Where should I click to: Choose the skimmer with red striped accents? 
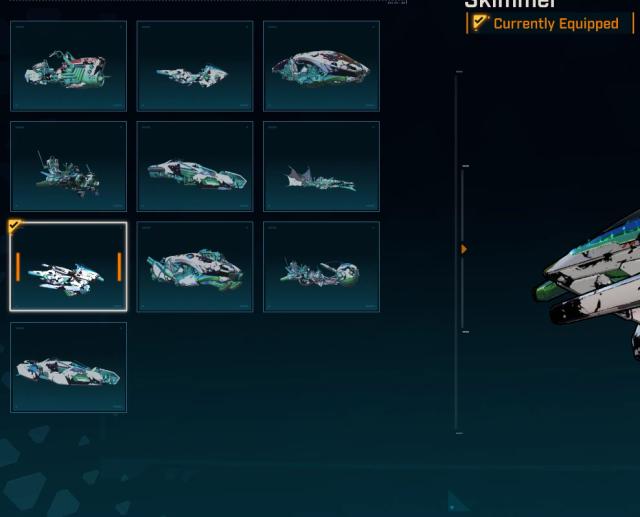68,66
